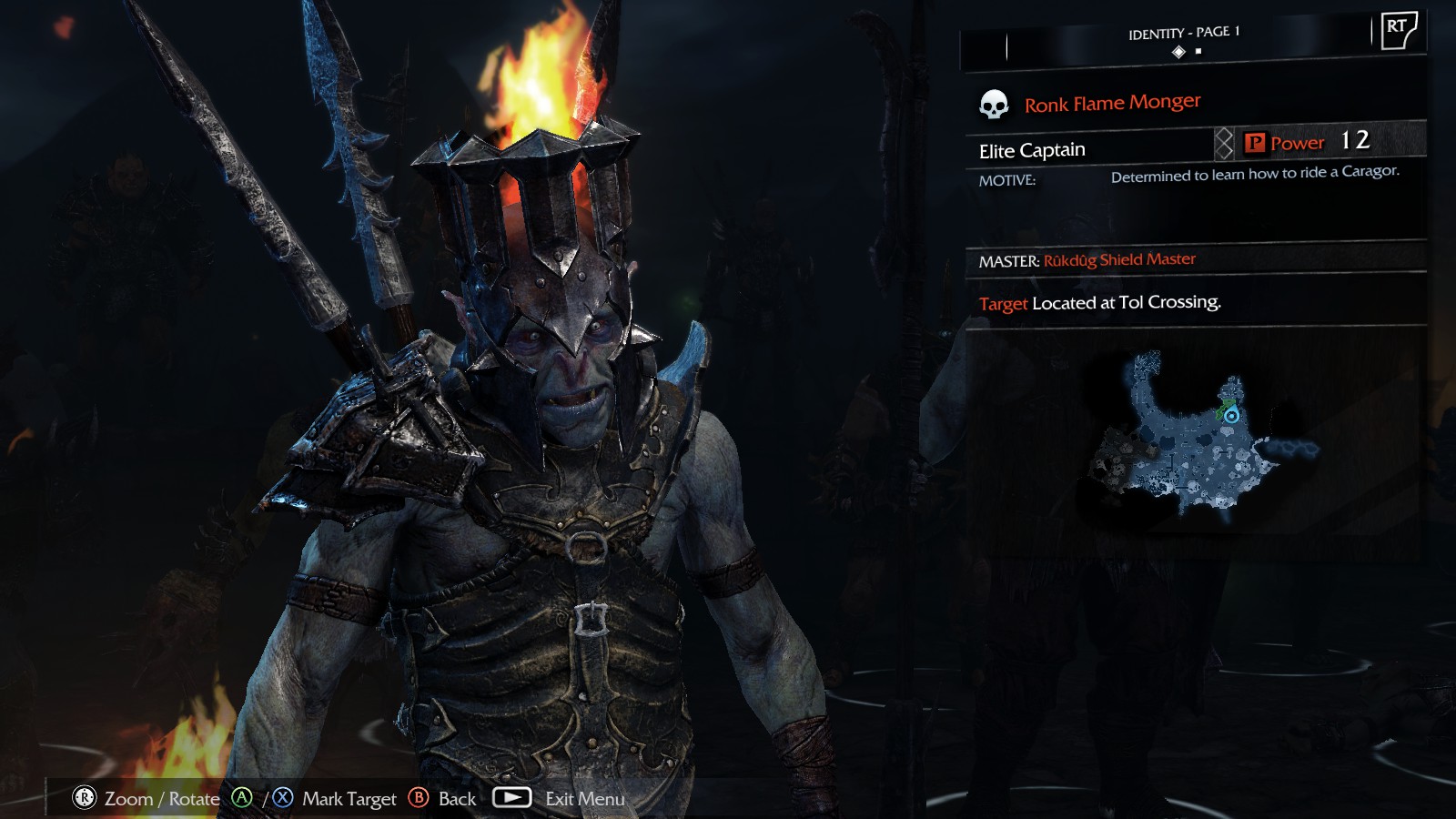Image resolution: width=1456 pixels, height=819 pixels.
Task: Go Back from the identity screen
Action: [x=457, y=799]
